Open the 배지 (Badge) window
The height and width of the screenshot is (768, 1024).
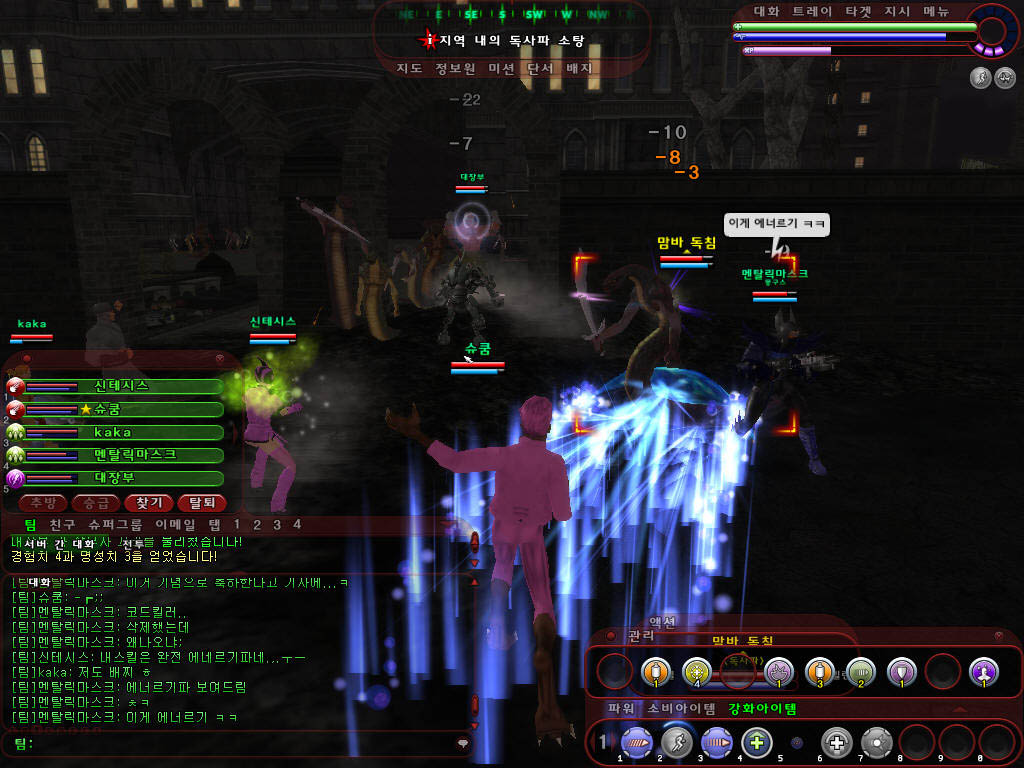(580, 69)
